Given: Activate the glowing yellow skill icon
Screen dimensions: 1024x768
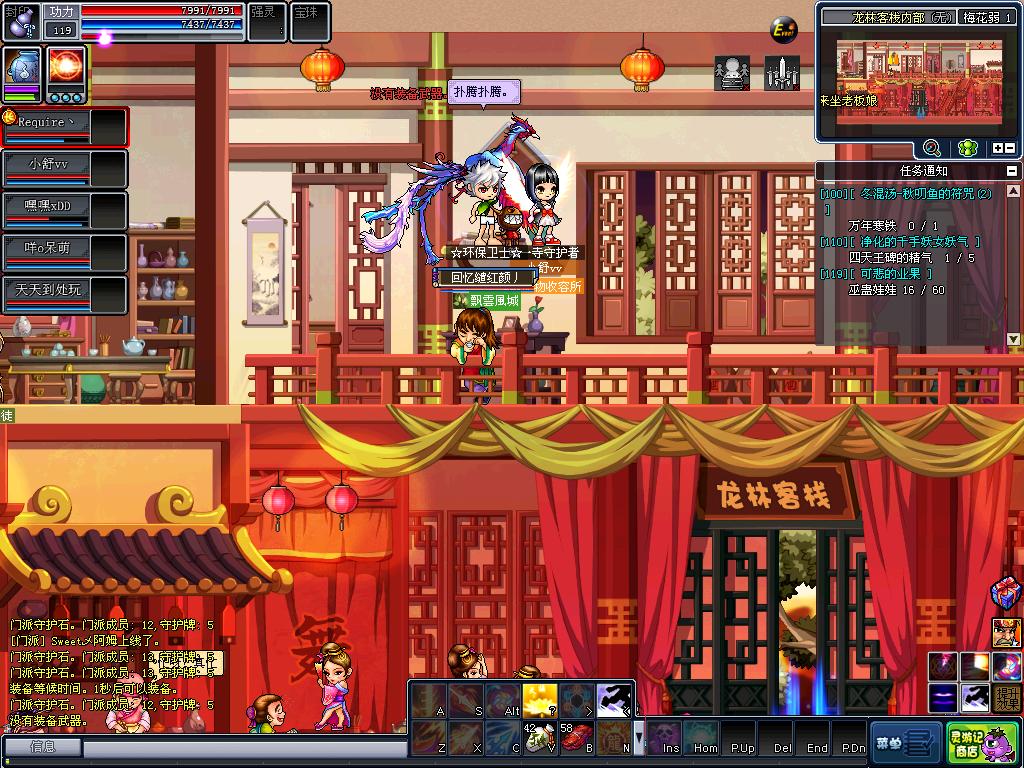Looking at the screenshot, I should (x=540, y=699).
